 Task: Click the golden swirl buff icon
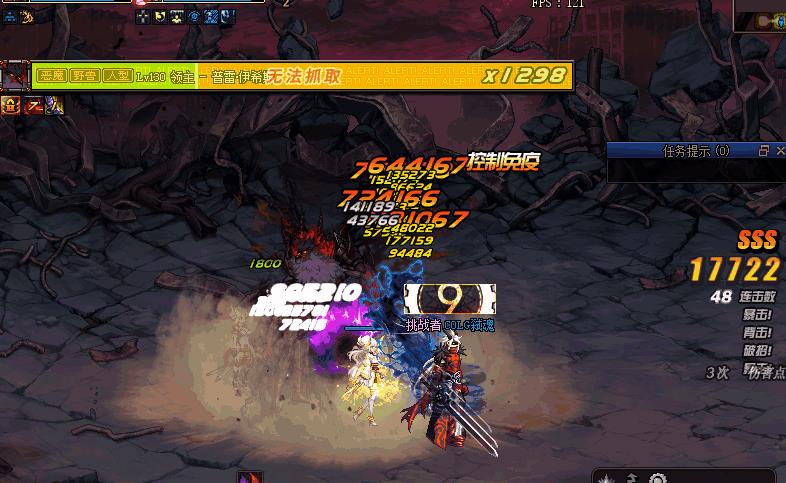28,16
